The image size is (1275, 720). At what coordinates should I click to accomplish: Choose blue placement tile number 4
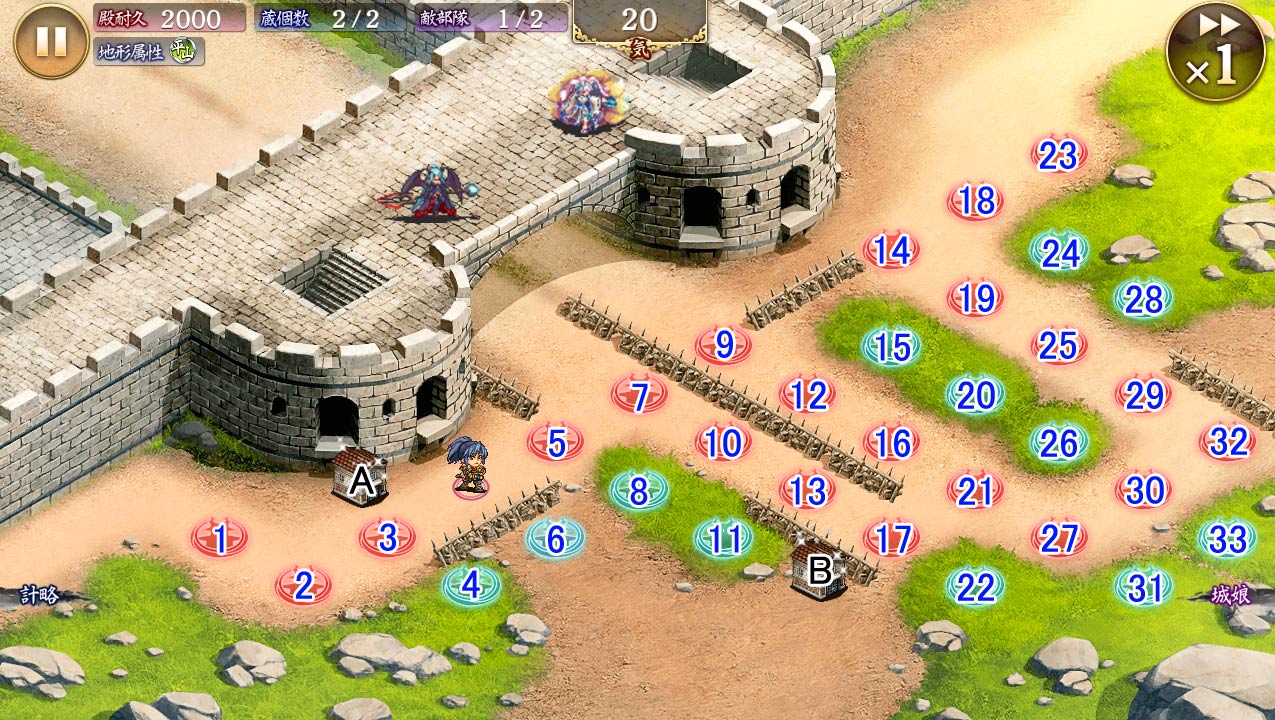click(471, 585)
